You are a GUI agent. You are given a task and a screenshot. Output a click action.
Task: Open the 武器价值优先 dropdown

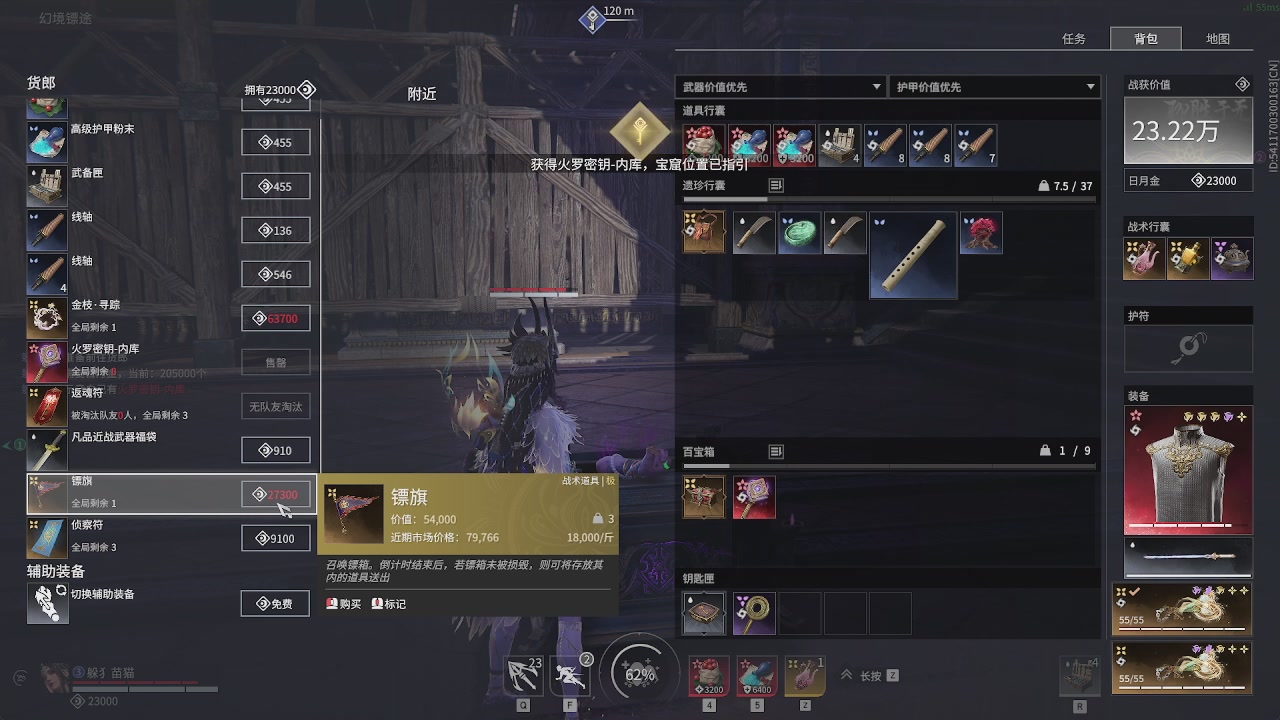[x=781, y=86]
